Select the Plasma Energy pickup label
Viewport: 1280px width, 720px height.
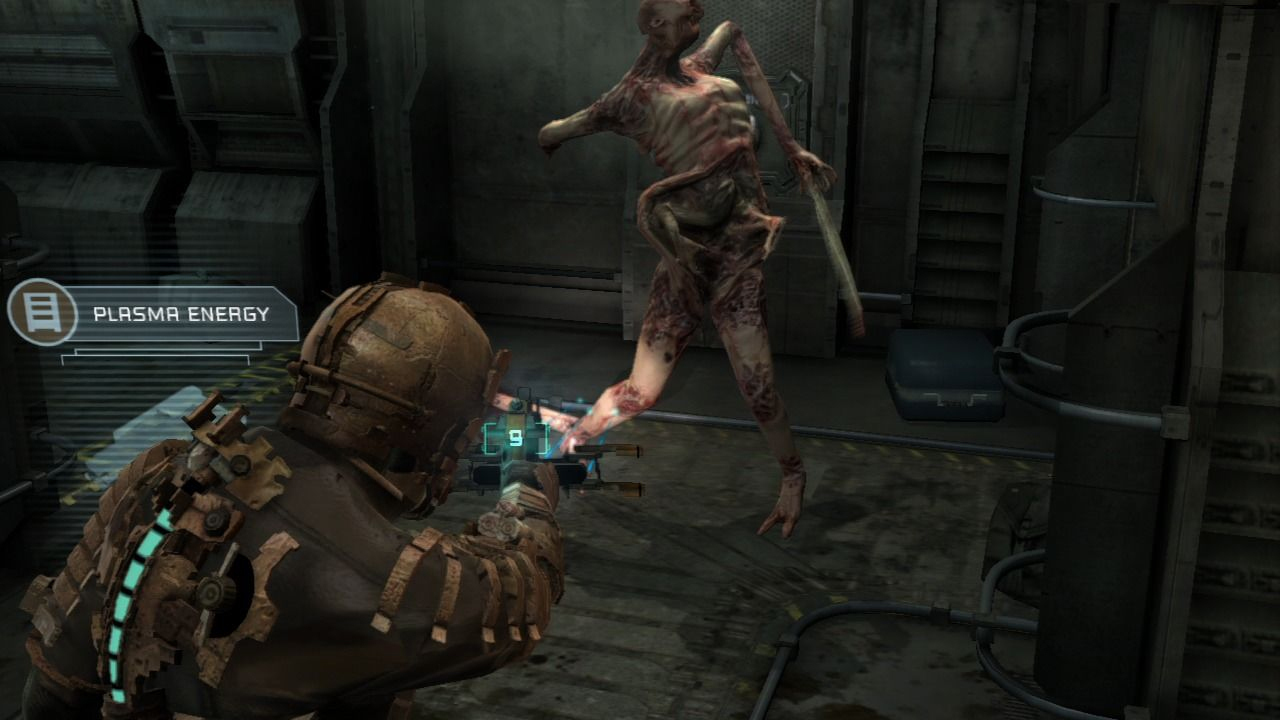coord(181,314)
